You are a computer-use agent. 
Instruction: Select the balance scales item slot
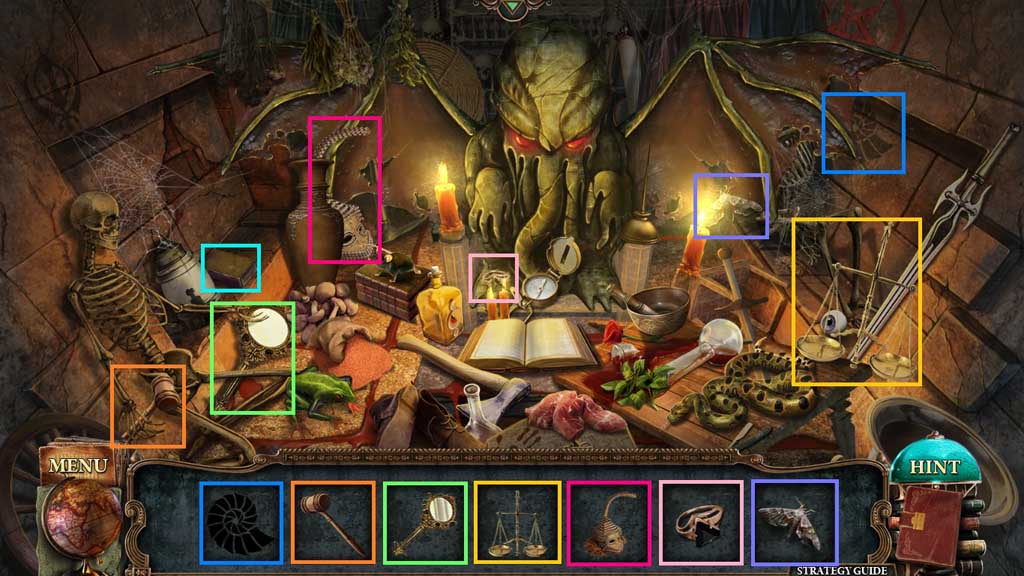pyautogui.click(x=517, y=523)
